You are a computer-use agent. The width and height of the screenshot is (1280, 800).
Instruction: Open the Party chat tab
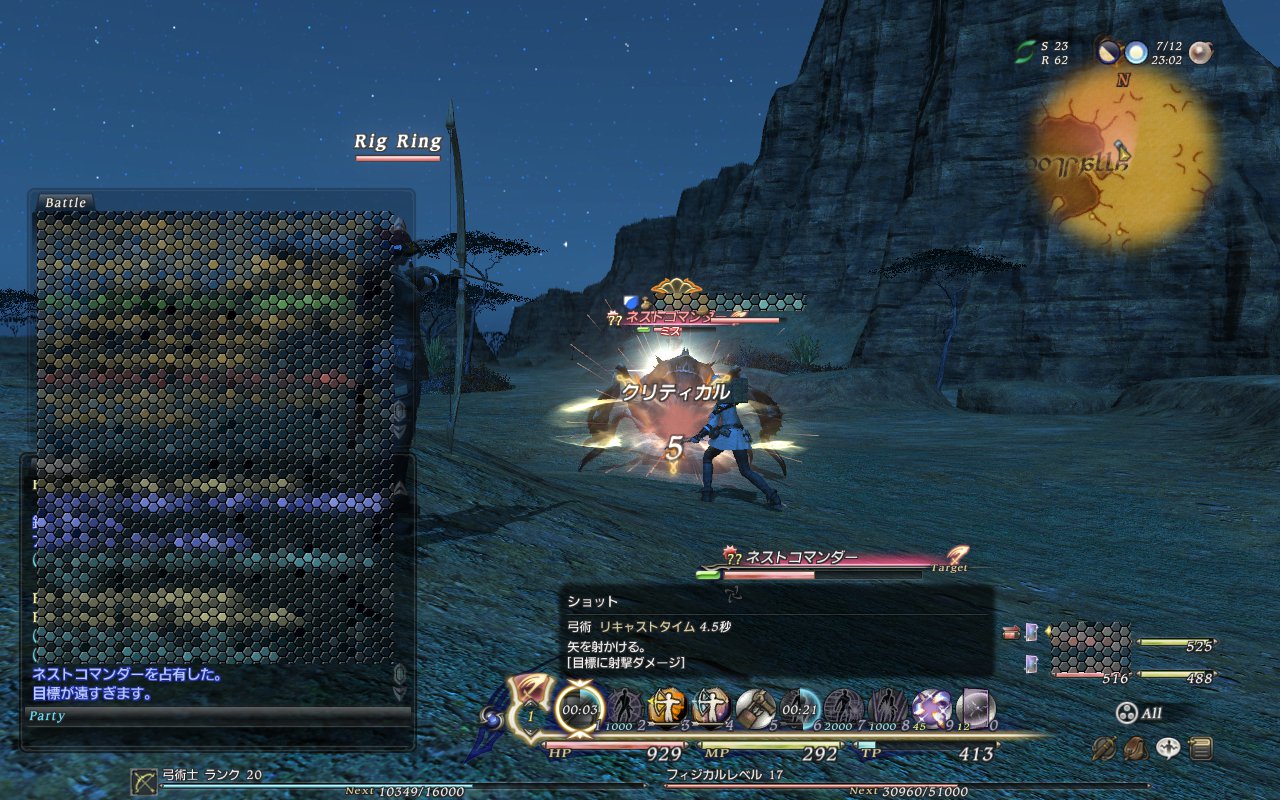(47, 716)
